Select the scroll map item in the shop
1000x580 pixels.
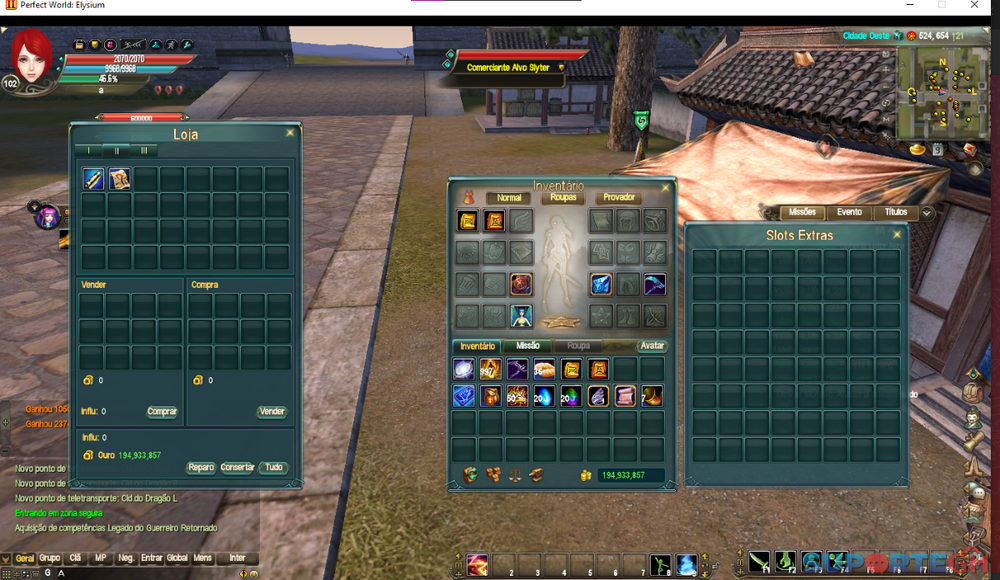(x=120, y=179)
